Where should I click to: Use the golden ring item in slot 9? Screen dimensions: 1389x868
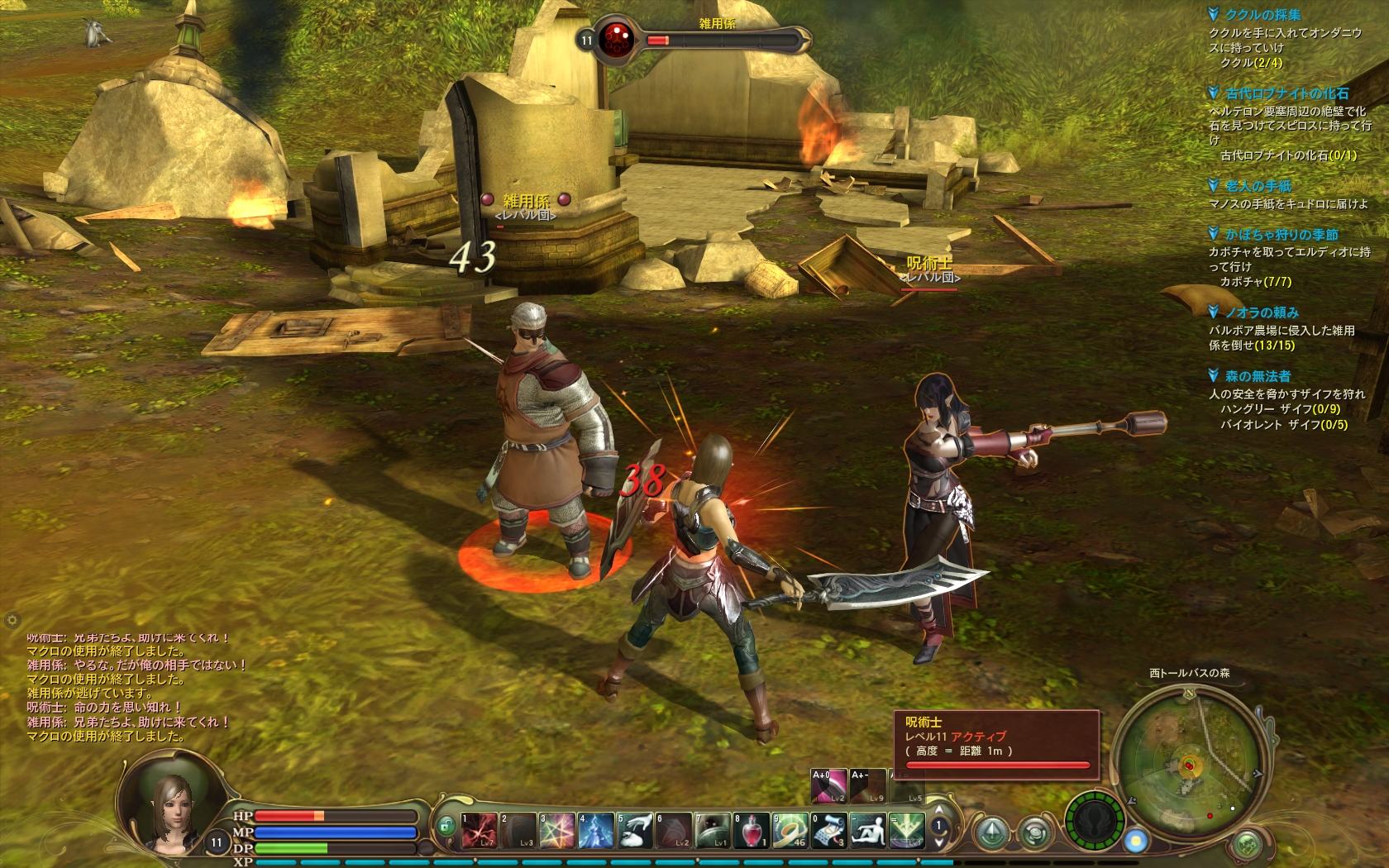[790, 830]
